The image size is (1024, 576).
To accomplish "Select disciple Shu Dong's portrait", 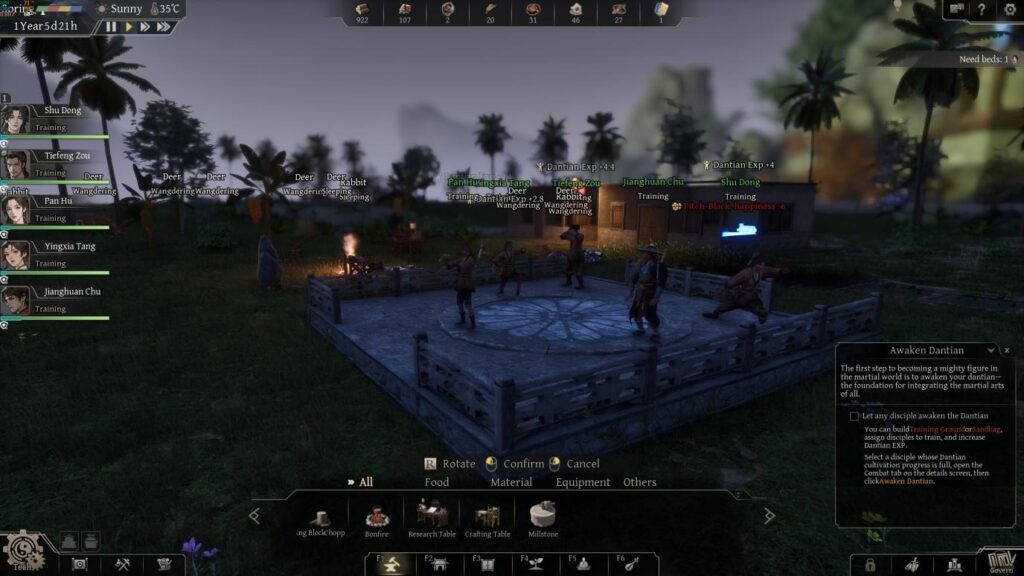I will click(x=15, y=119).
